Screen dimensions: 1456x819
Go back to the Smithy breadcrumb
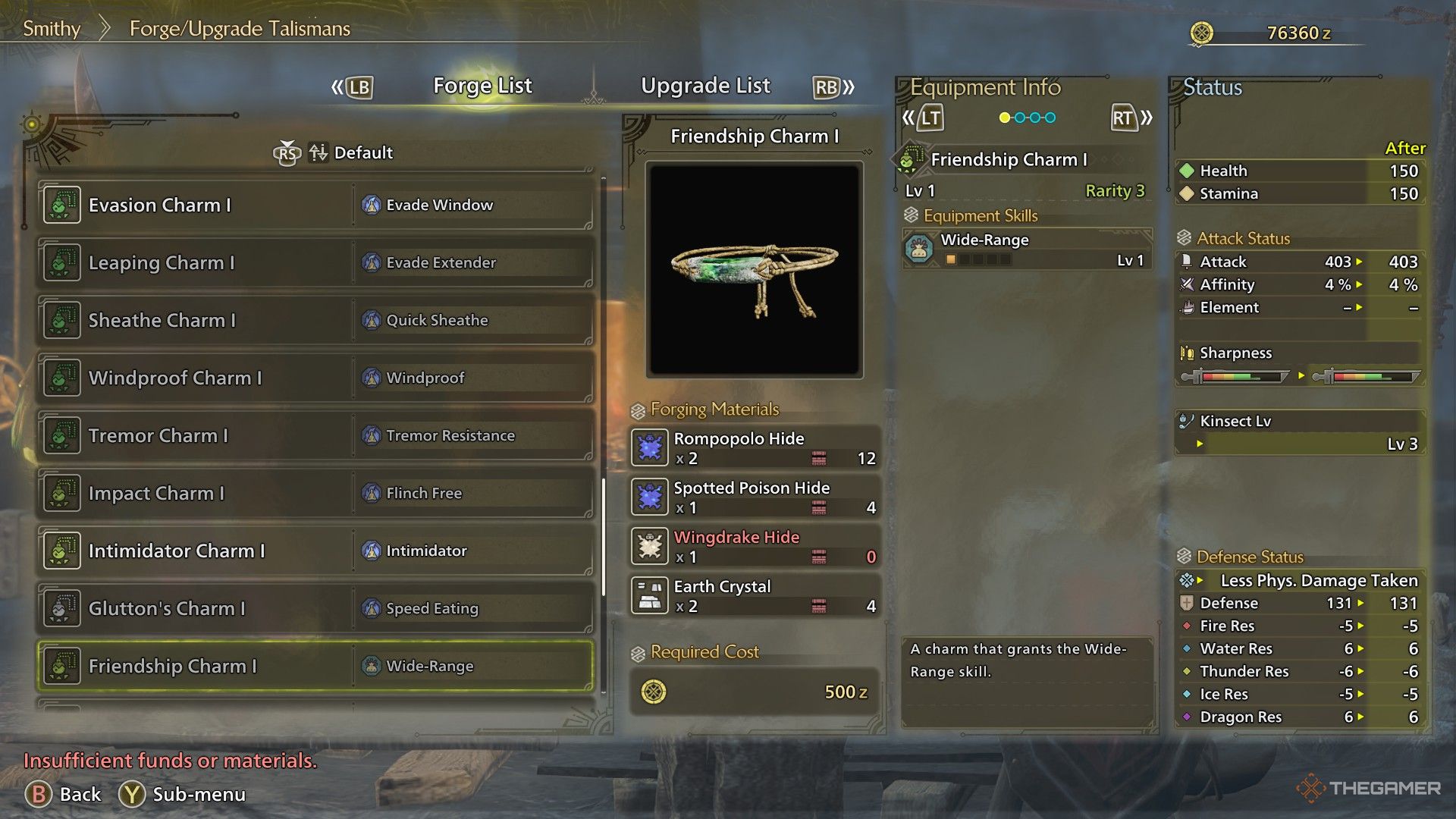click(x=52, y=29)
